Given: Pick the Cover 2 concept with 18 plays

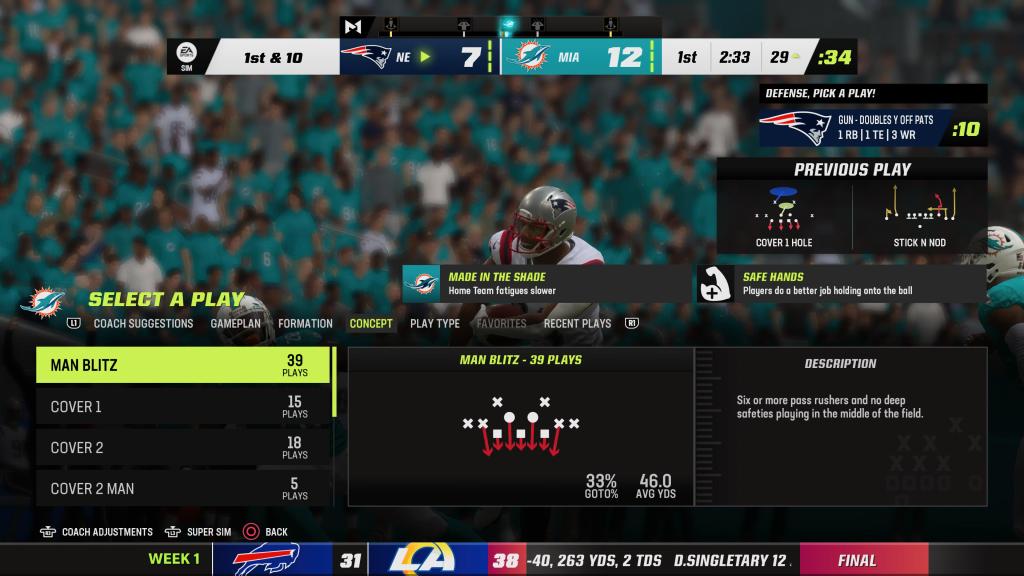Looking at the screenshot, I should tap(184, 448).
